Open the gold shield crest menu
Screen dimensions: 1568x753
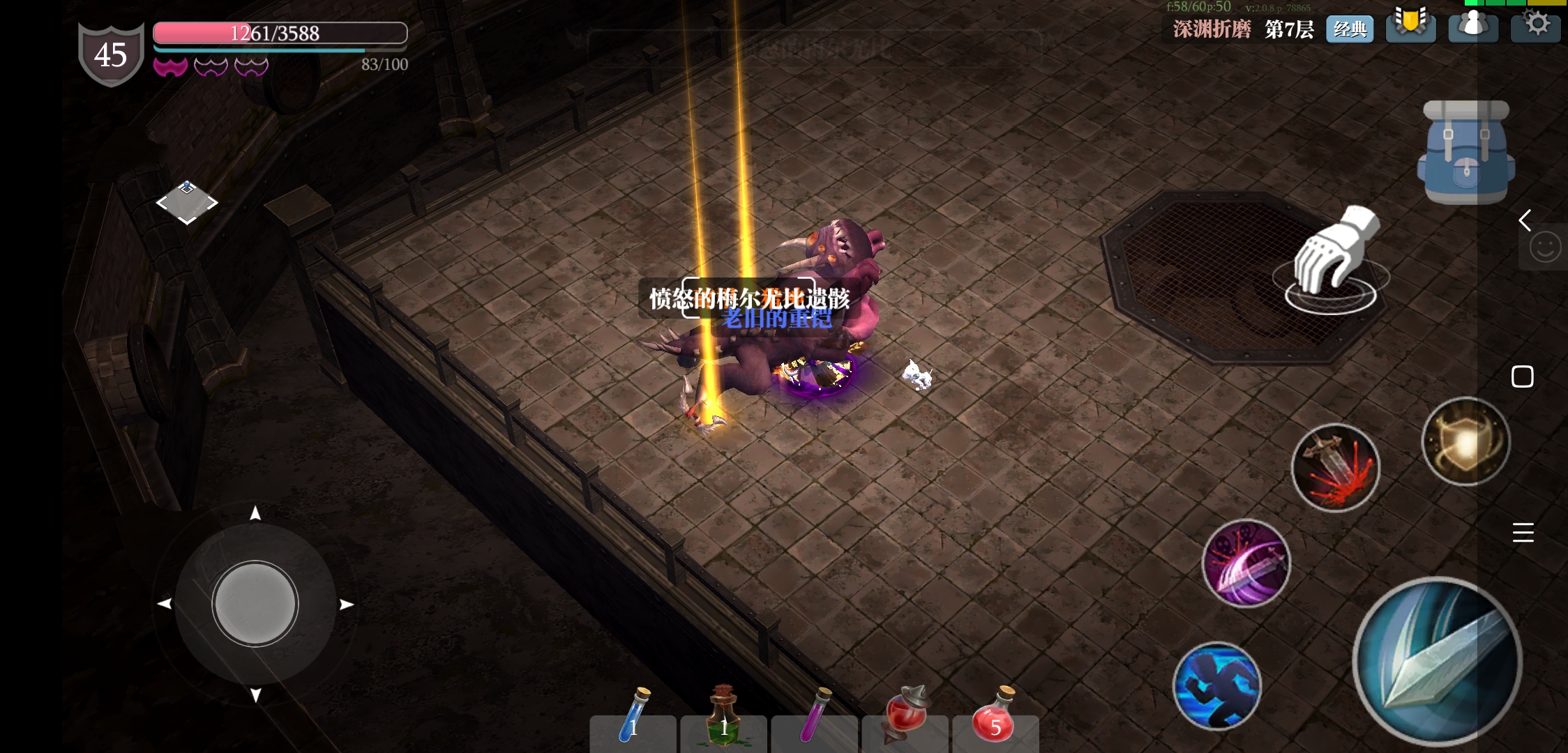(1410, 25)
